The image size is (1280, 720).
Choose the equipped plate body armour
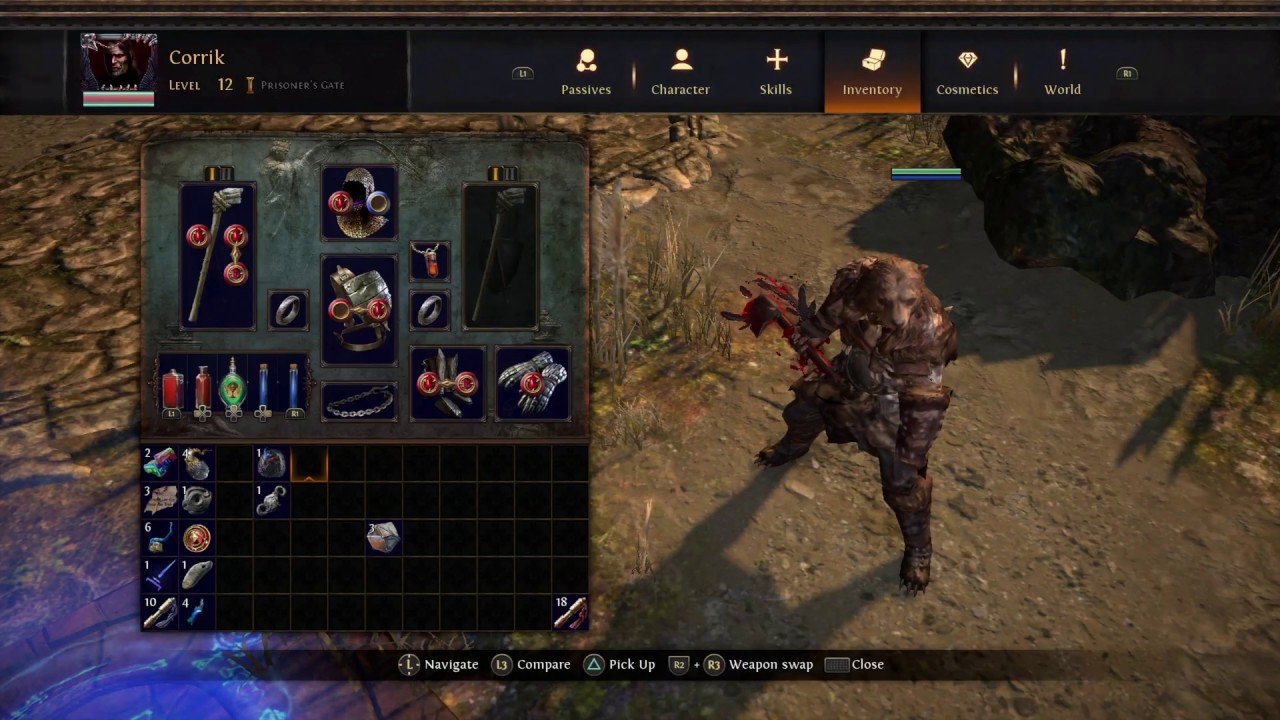click(359, 310)
